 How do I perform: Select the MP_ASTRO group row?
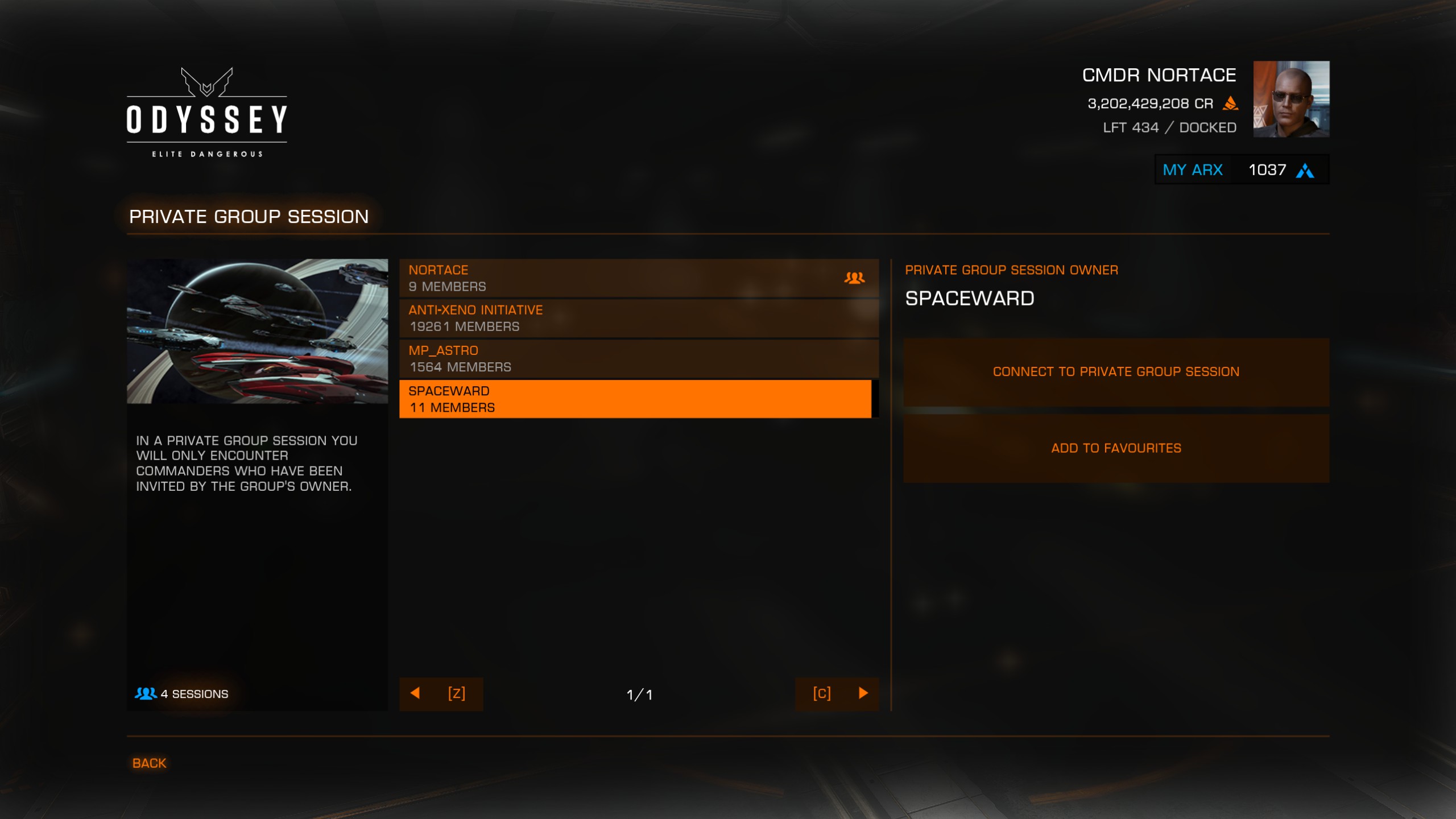(638, 359)
